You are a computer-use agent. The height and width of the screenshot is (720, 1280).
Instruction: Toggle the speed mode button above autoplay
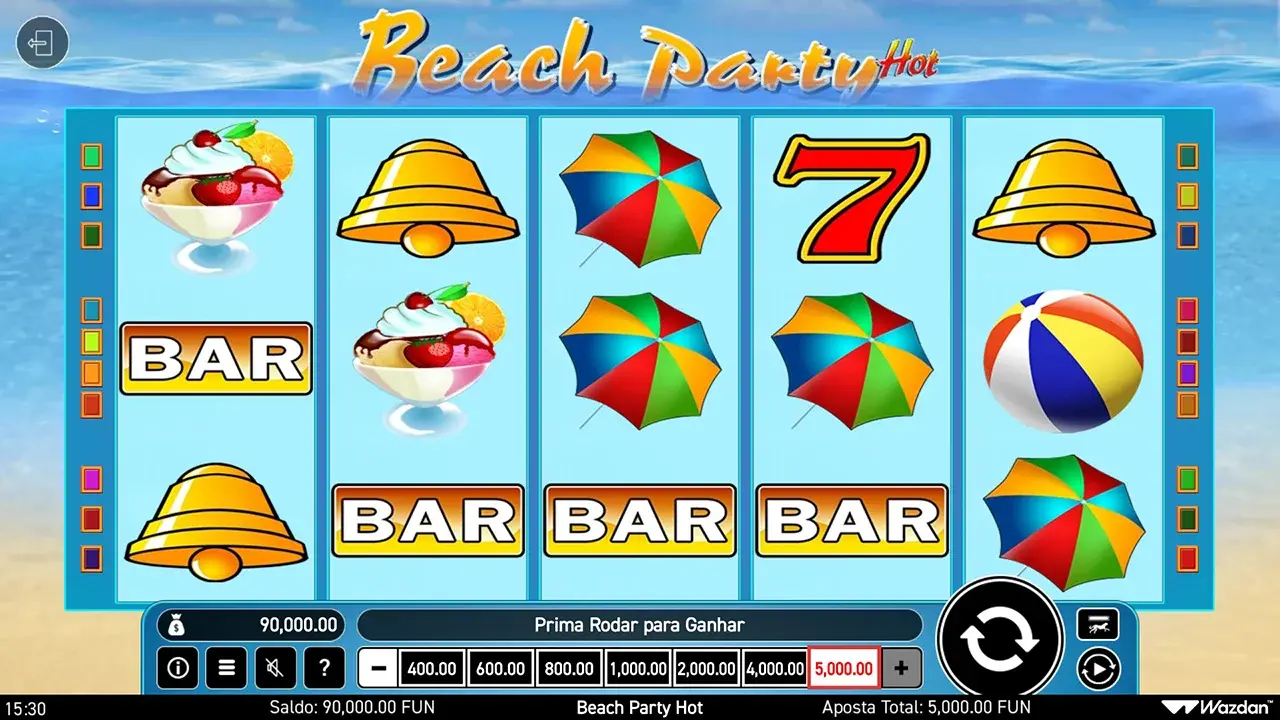(1098, 625)
